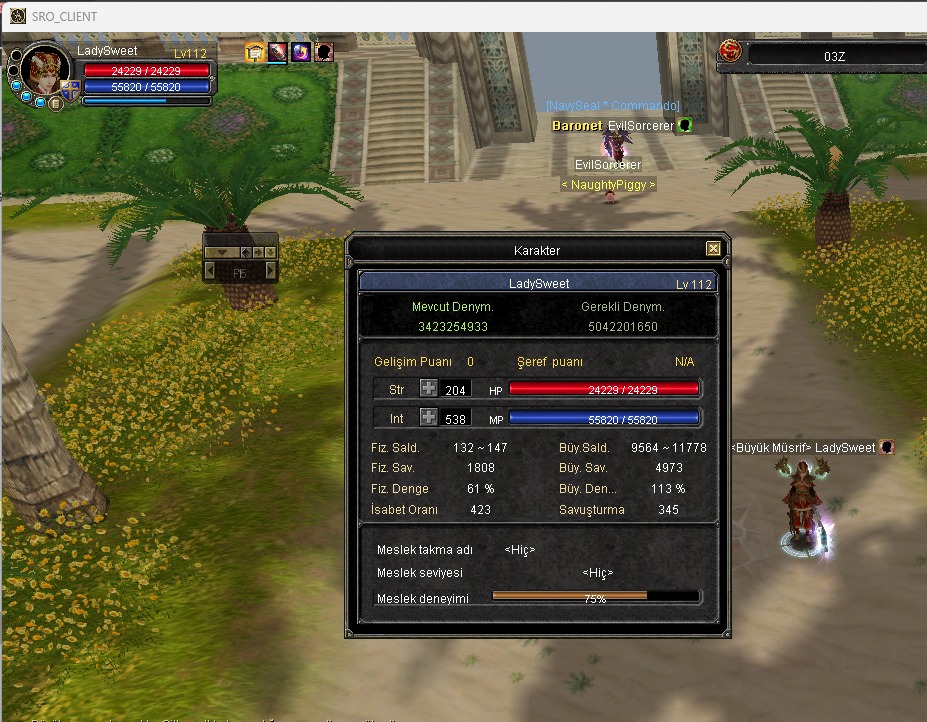Select the red scroll buff icon

click(278, 52)
